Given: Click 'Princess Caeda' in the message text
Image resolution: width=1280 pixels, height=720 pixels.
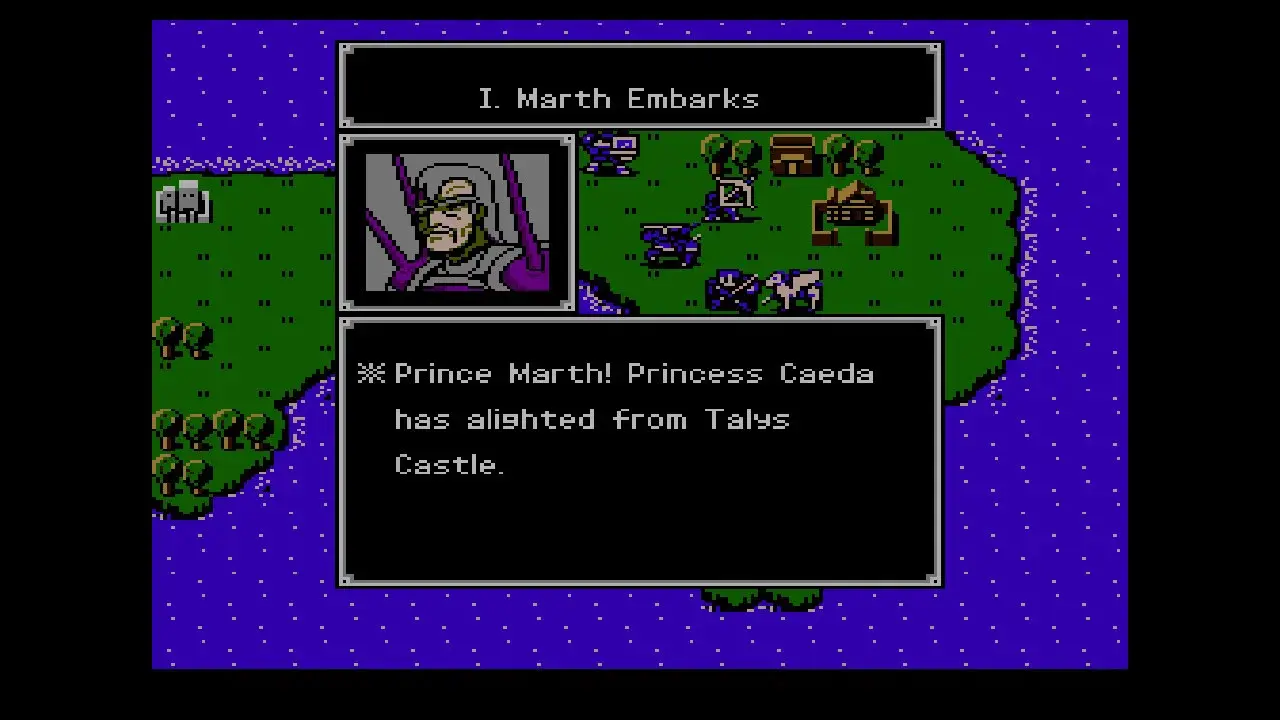Looking at the screenshot, I should point(752,373).
